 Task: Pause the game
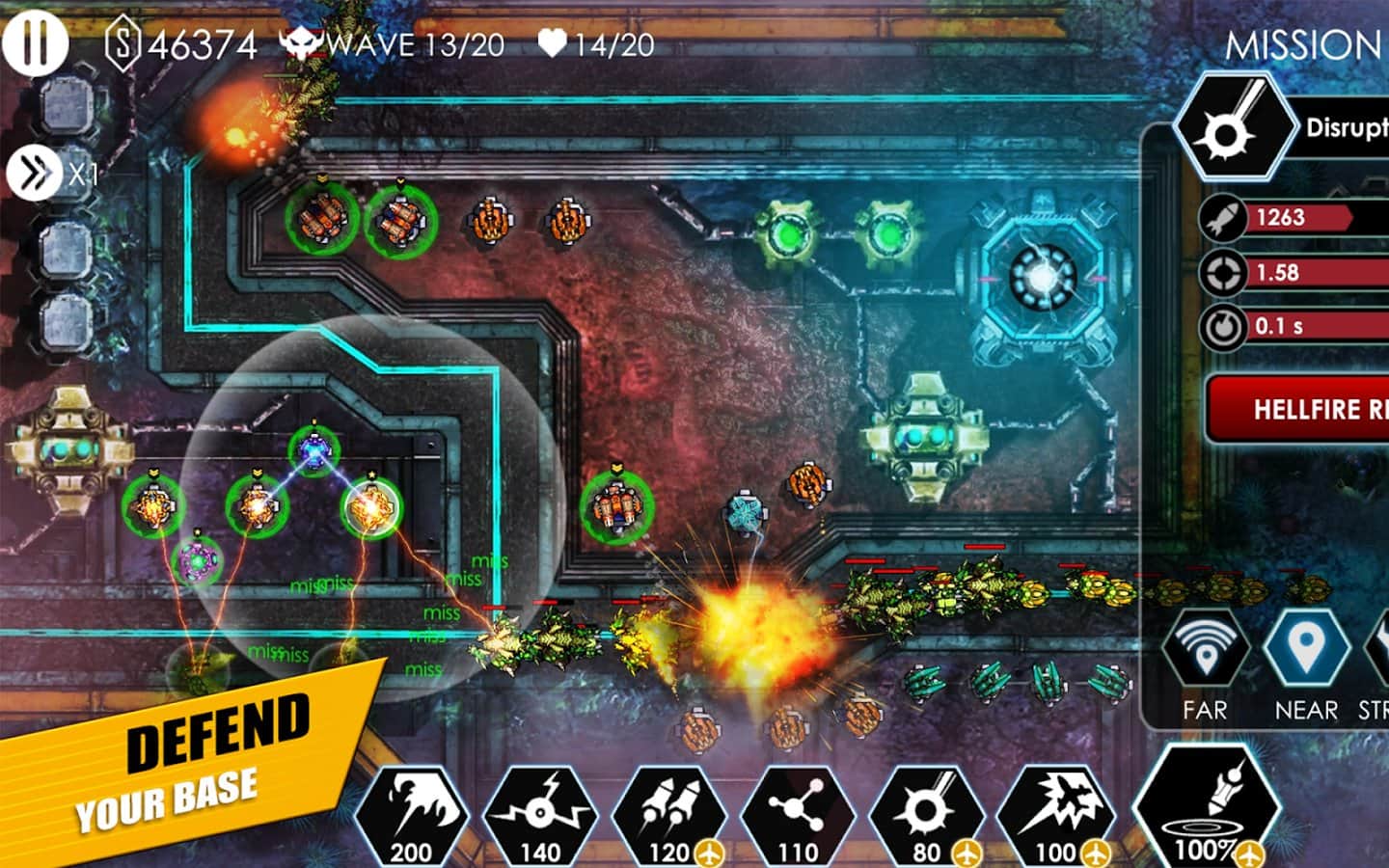point(35,41)
